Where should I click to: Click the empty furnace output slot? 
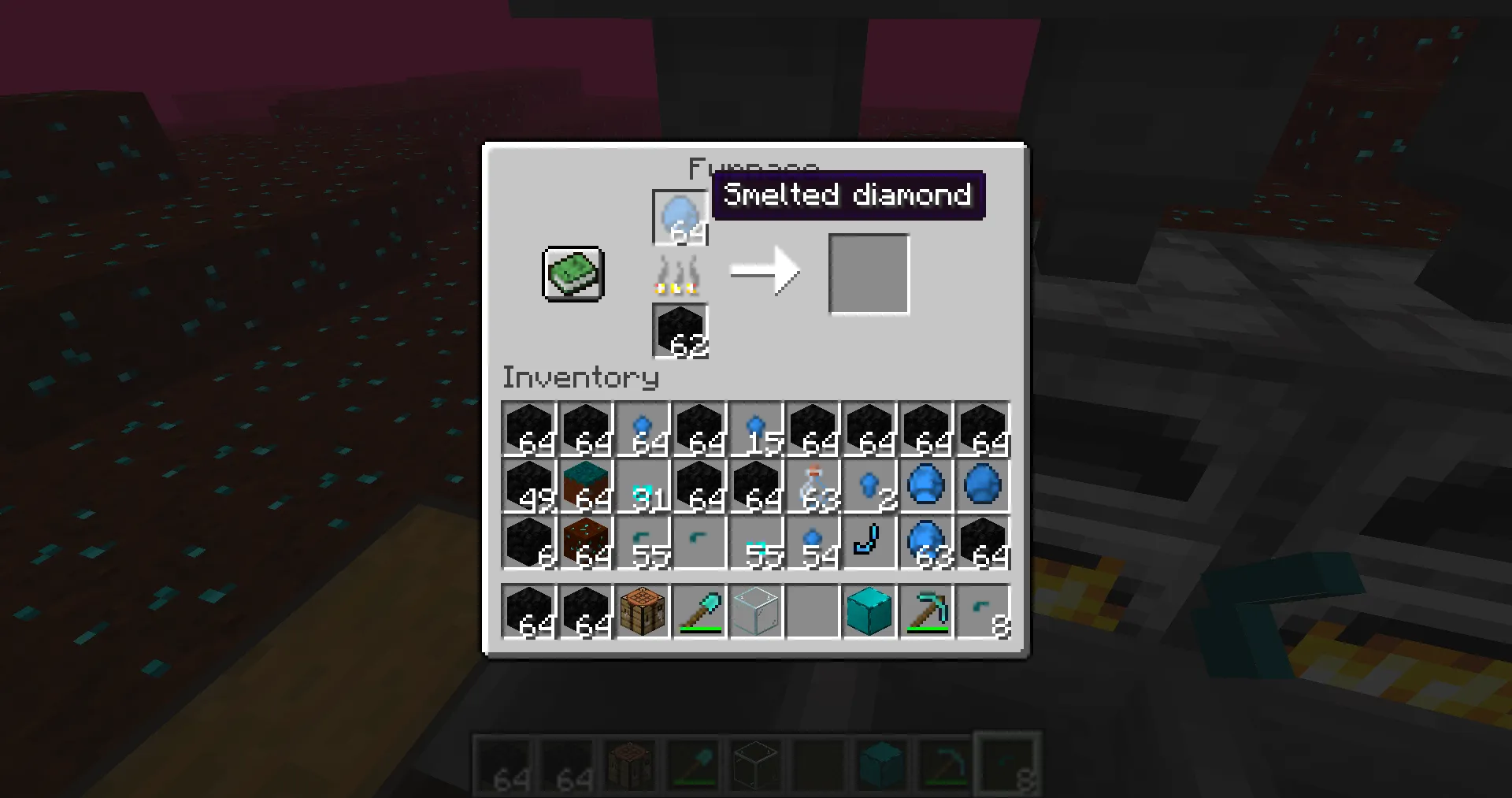[x=869, y=273]
